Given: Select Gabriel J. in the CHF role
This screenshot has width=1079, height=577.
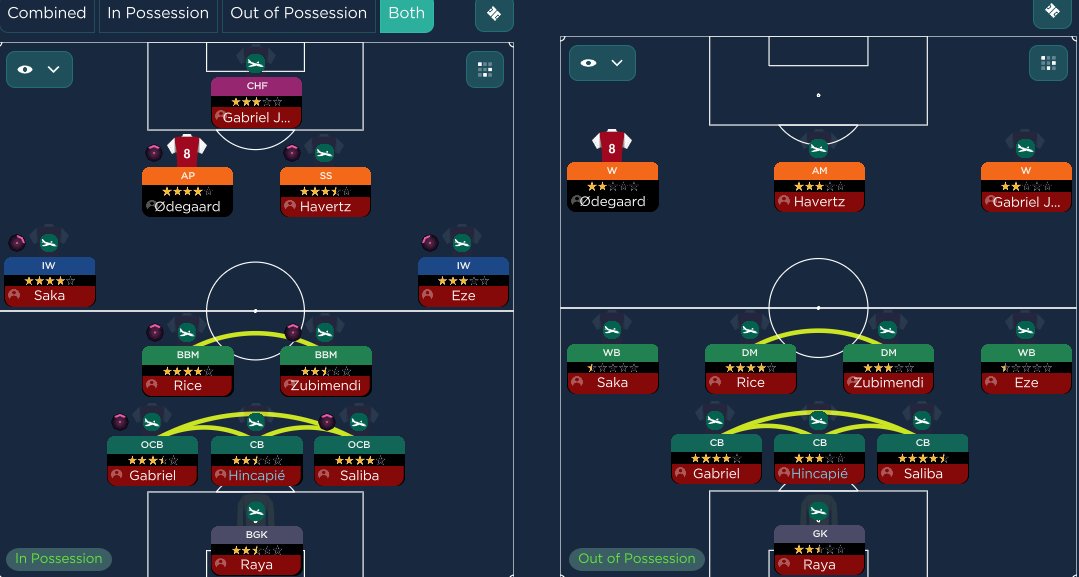Looking at the screenshot, I should point(256,102).
